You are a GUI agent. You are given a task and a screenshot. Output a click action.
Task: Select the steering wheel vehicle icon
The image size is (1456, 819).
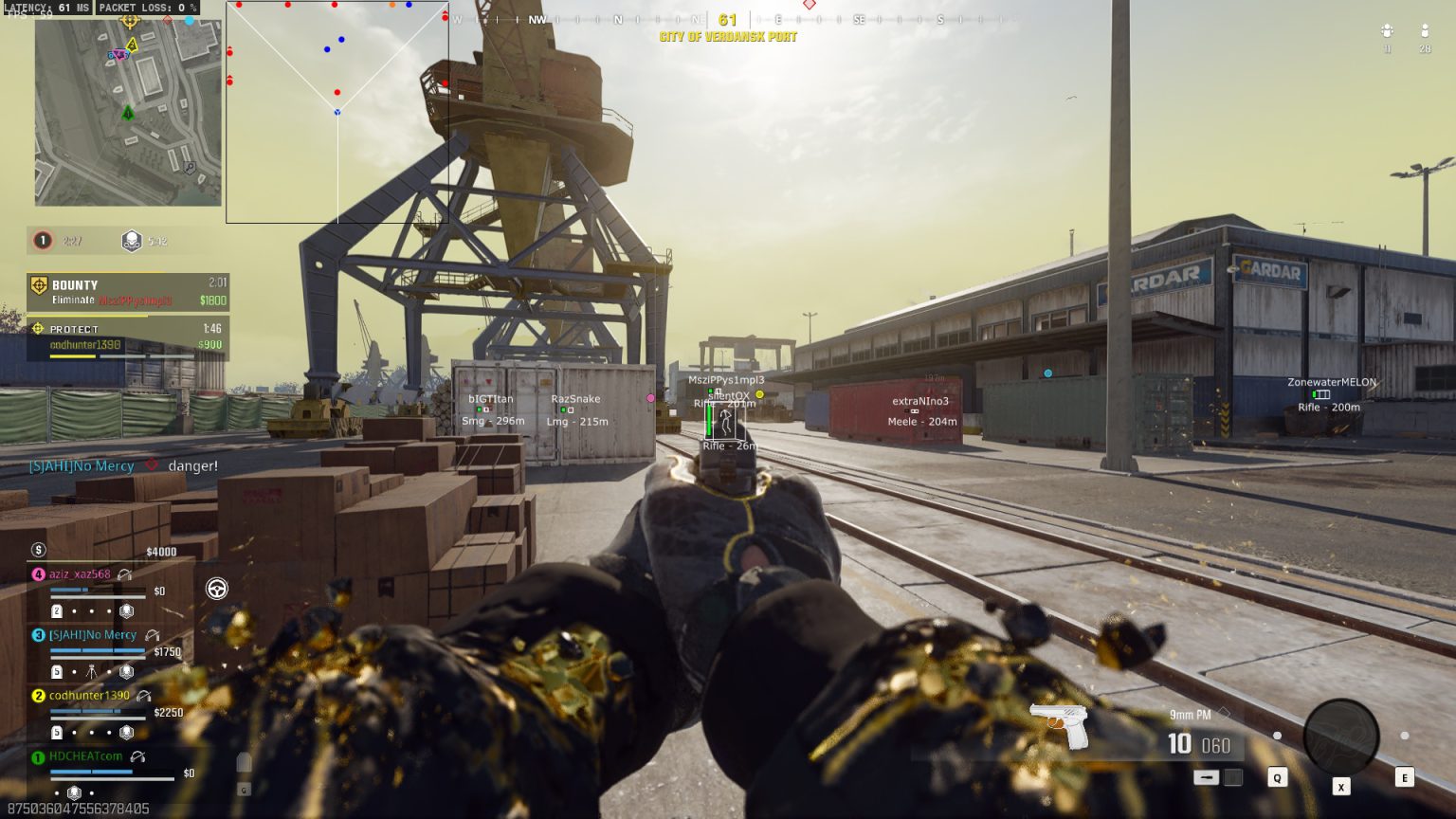pyautogui.click(x=216, y=590)
